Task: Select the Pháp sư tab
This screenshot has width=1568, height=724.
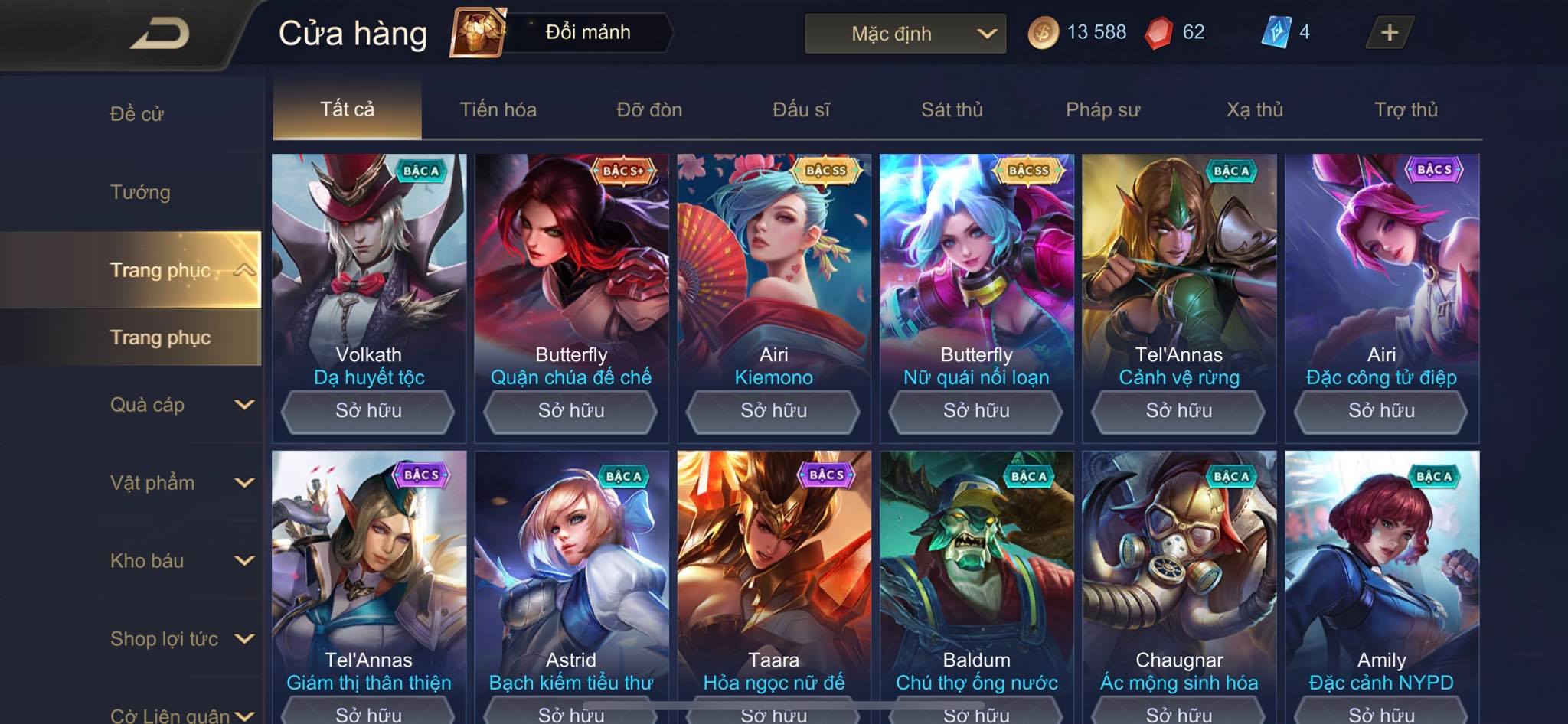Action: tap(1102, 109)
